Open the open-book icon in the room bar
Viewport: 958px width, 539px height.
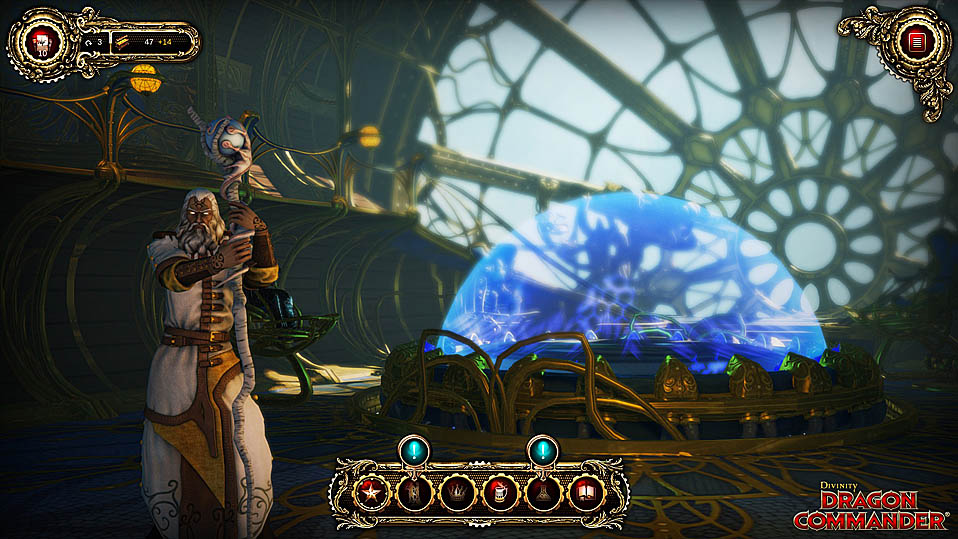coord(585,492)
